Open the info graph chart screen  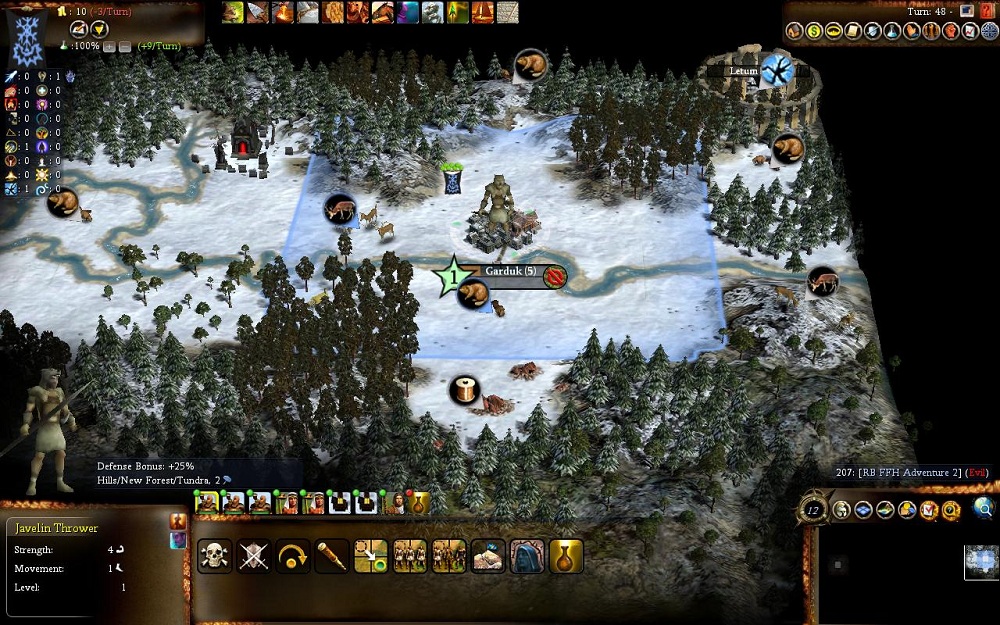(970, 31)
